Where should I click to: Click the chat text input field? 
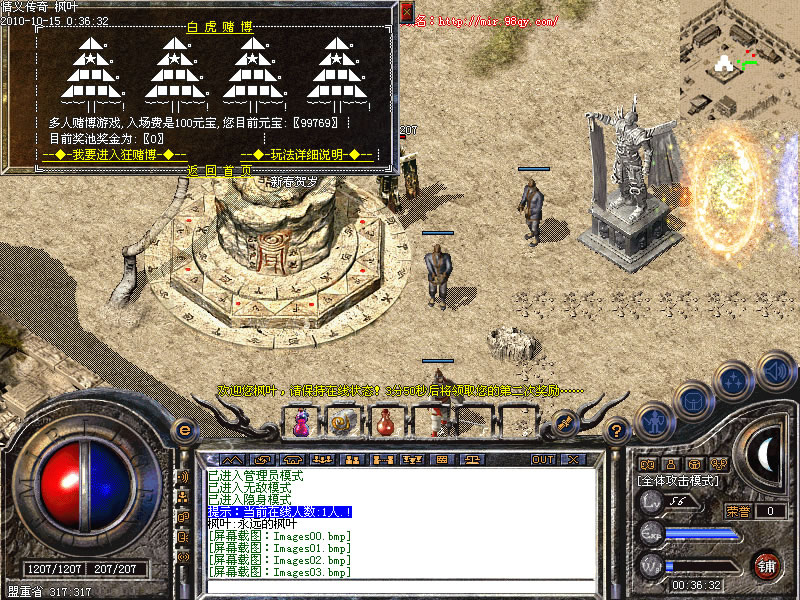click(x=400, y=585)
